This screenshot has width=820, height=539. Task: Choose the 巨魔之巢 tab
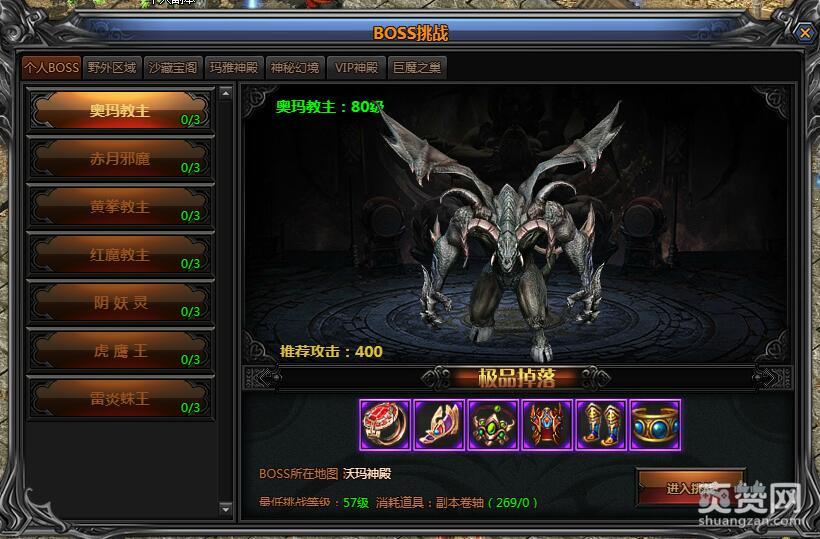pos(417,68)
